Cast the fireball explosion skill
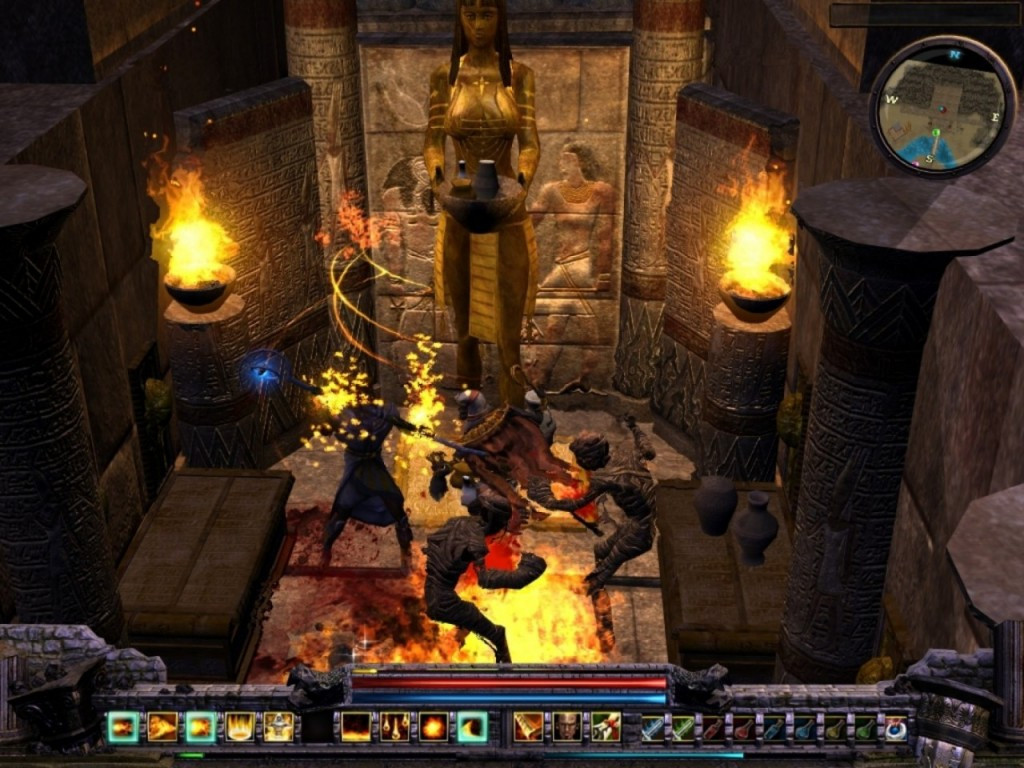 coord(434,727)
